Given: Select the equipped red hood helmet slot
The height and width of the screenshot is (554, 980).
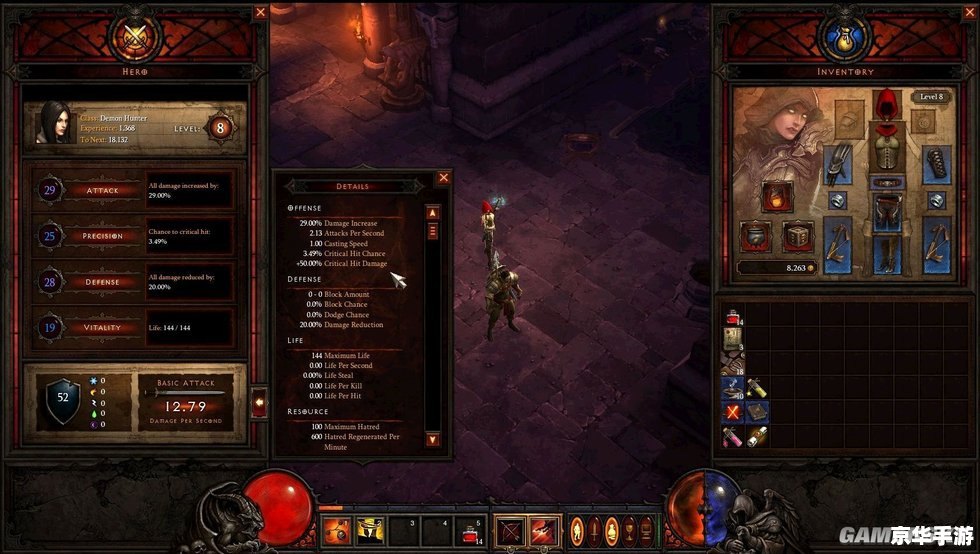Looking at the screenshot, I should (x=884, y=103).
